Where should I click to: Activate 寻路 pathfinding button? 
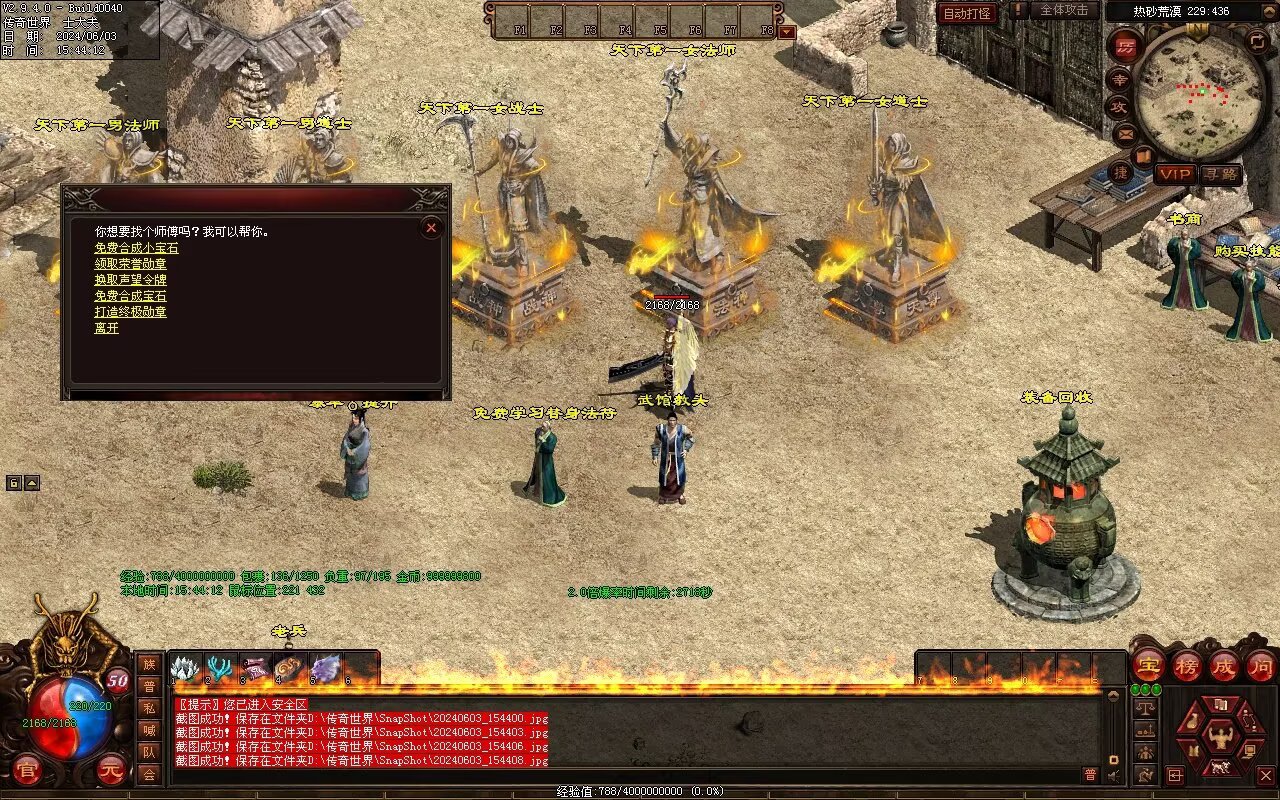click(x=1219, y=174)
